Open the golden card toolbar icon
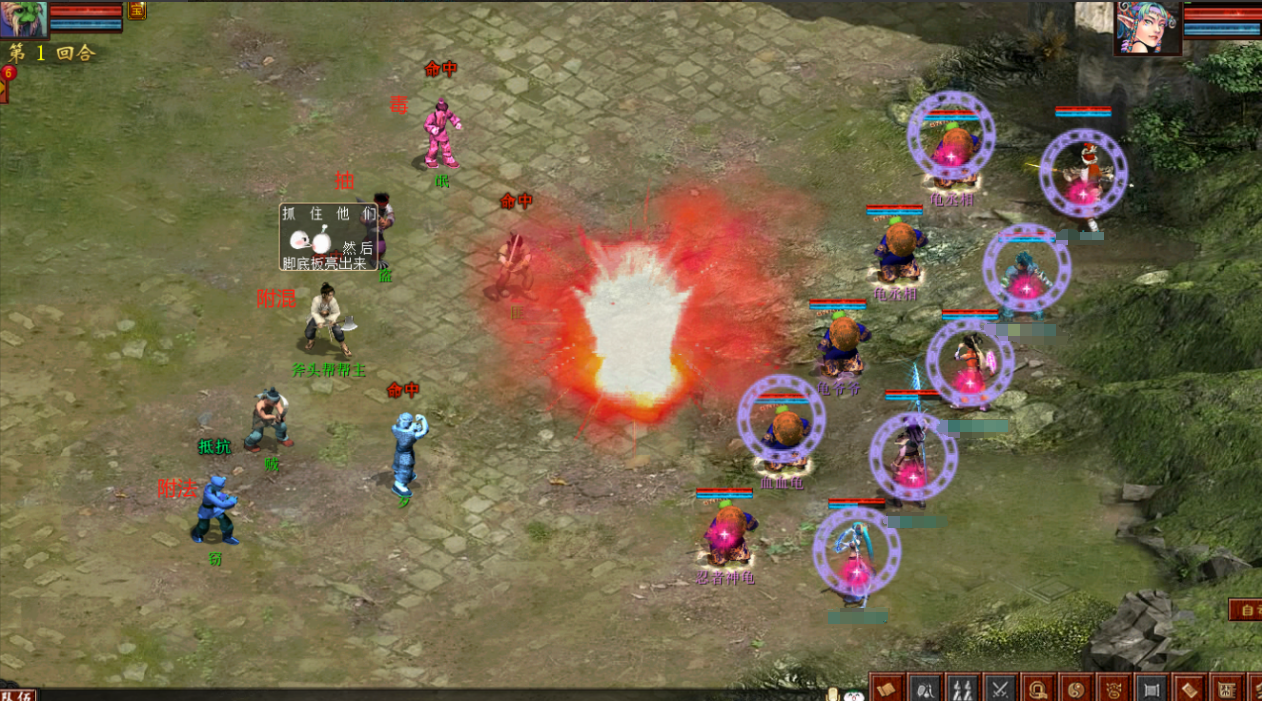Screen dimensions: 1262x701 click(1190, 687)
